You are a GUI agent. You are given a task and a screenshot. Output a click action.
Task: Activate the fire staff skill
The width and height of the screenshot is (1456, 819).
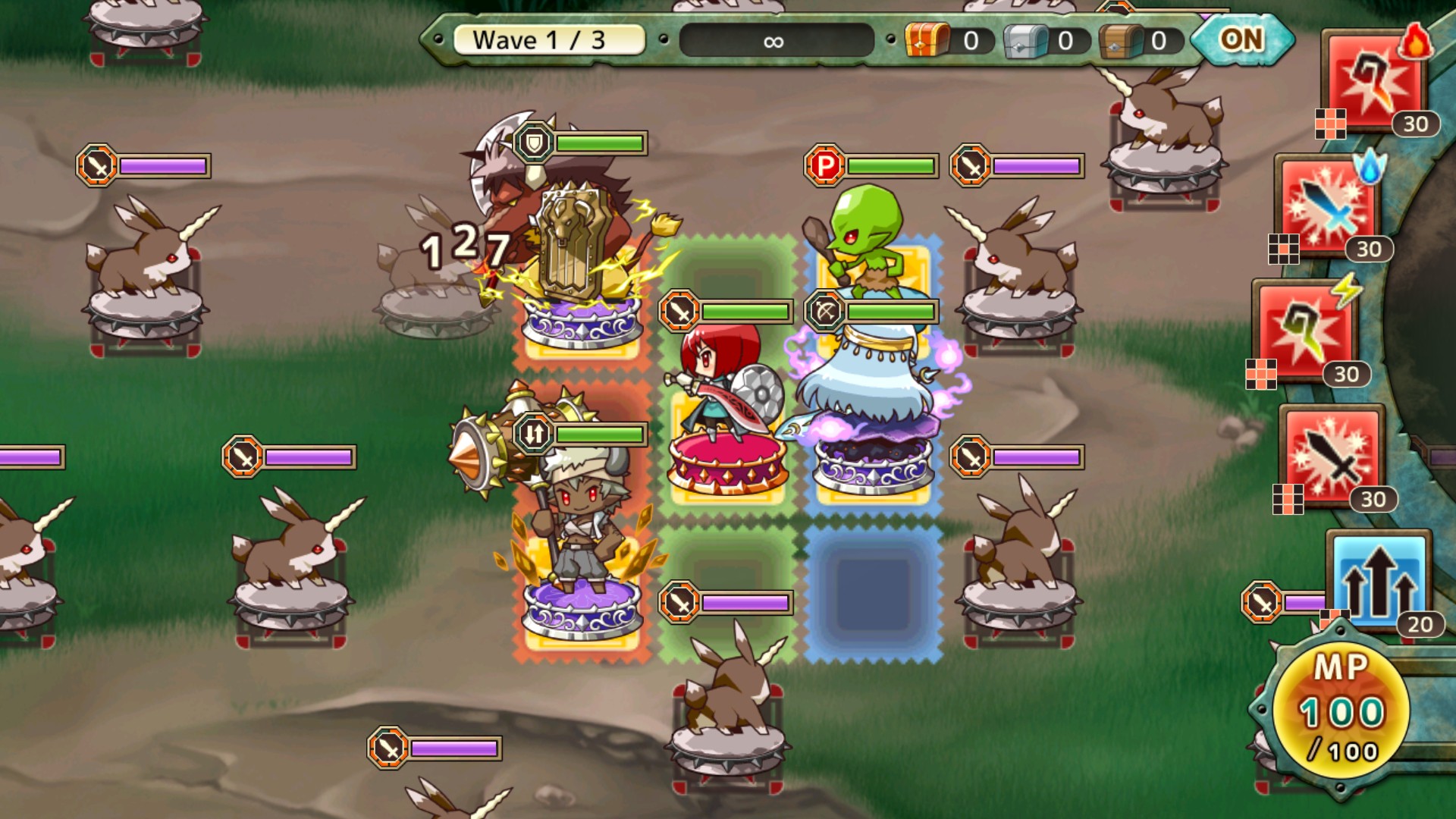click(x=1374, y=82)
